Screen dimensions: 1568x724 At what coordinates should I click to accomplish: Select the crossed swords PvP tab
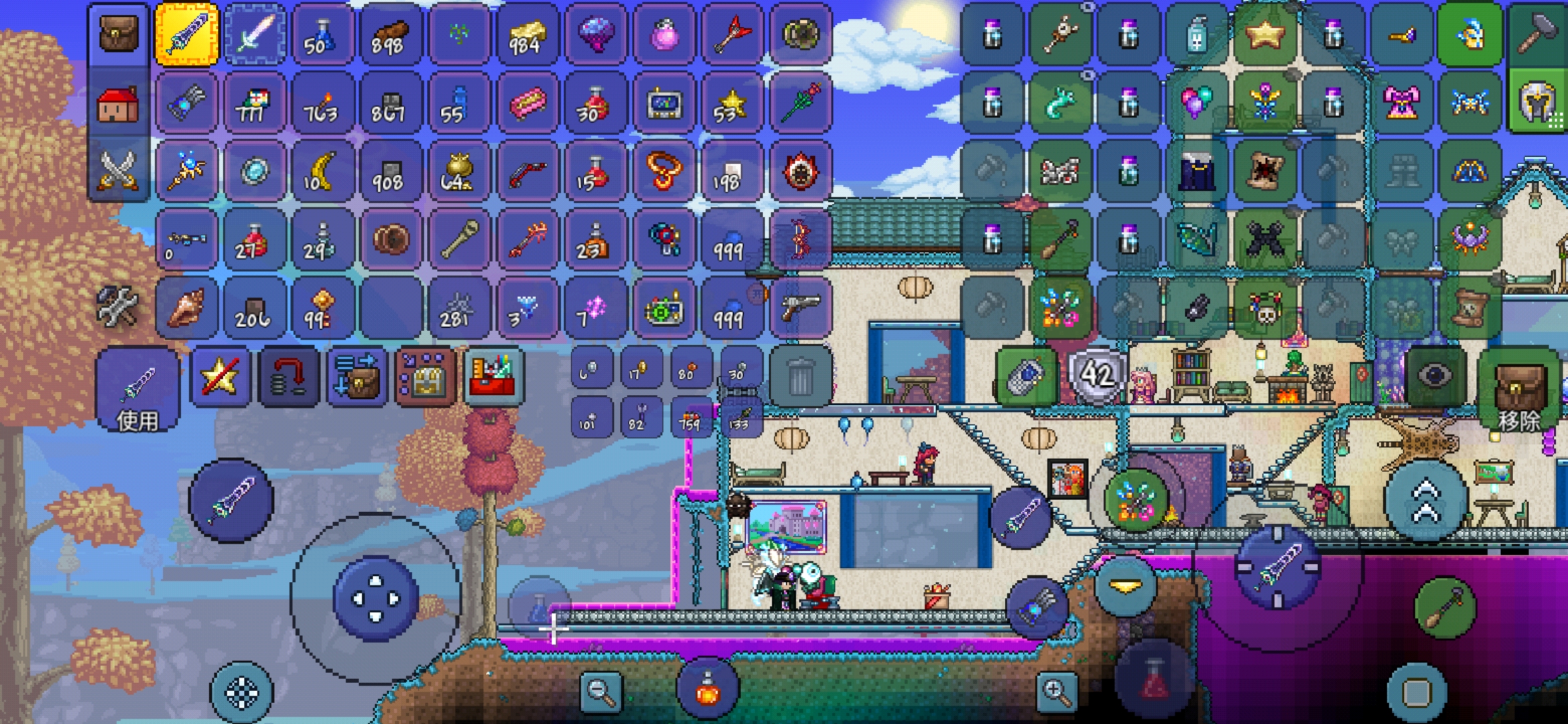click(119, 170)
